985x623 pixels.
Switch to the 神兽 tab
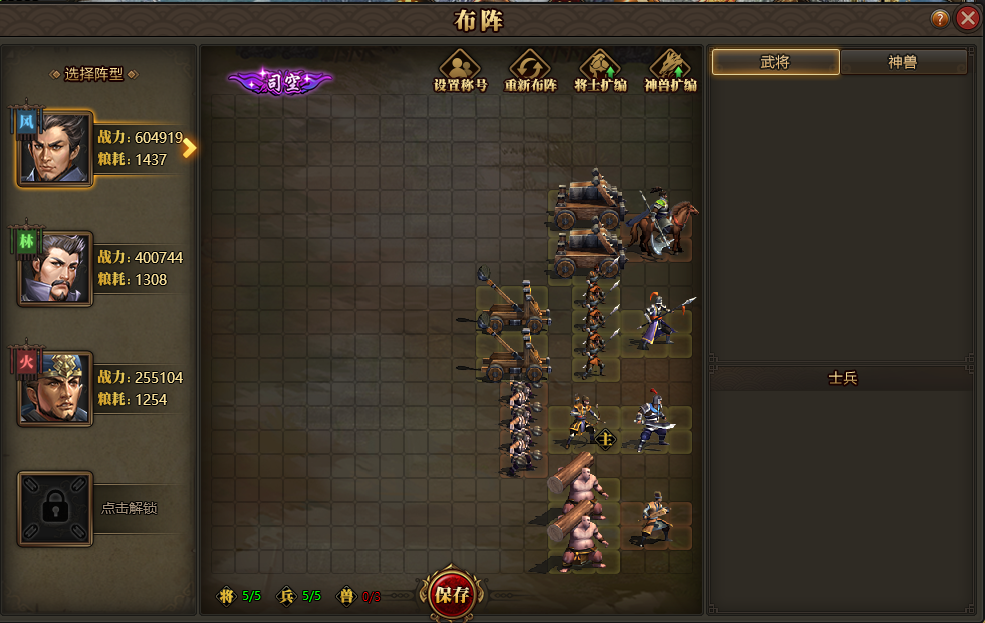[903, 62]
